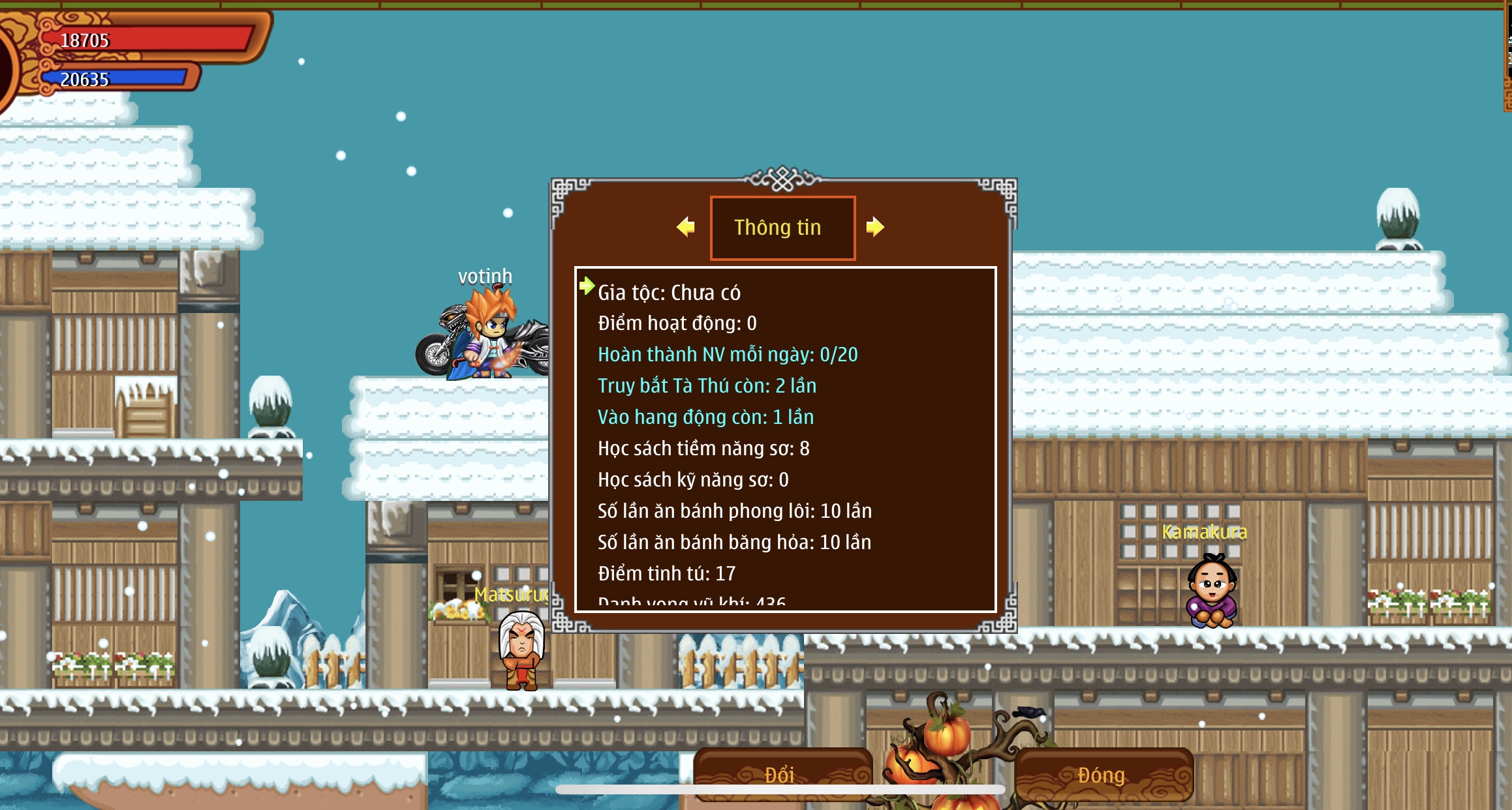
Task: Select the Điểm hoạt động row
Action: tap(677, 323)
